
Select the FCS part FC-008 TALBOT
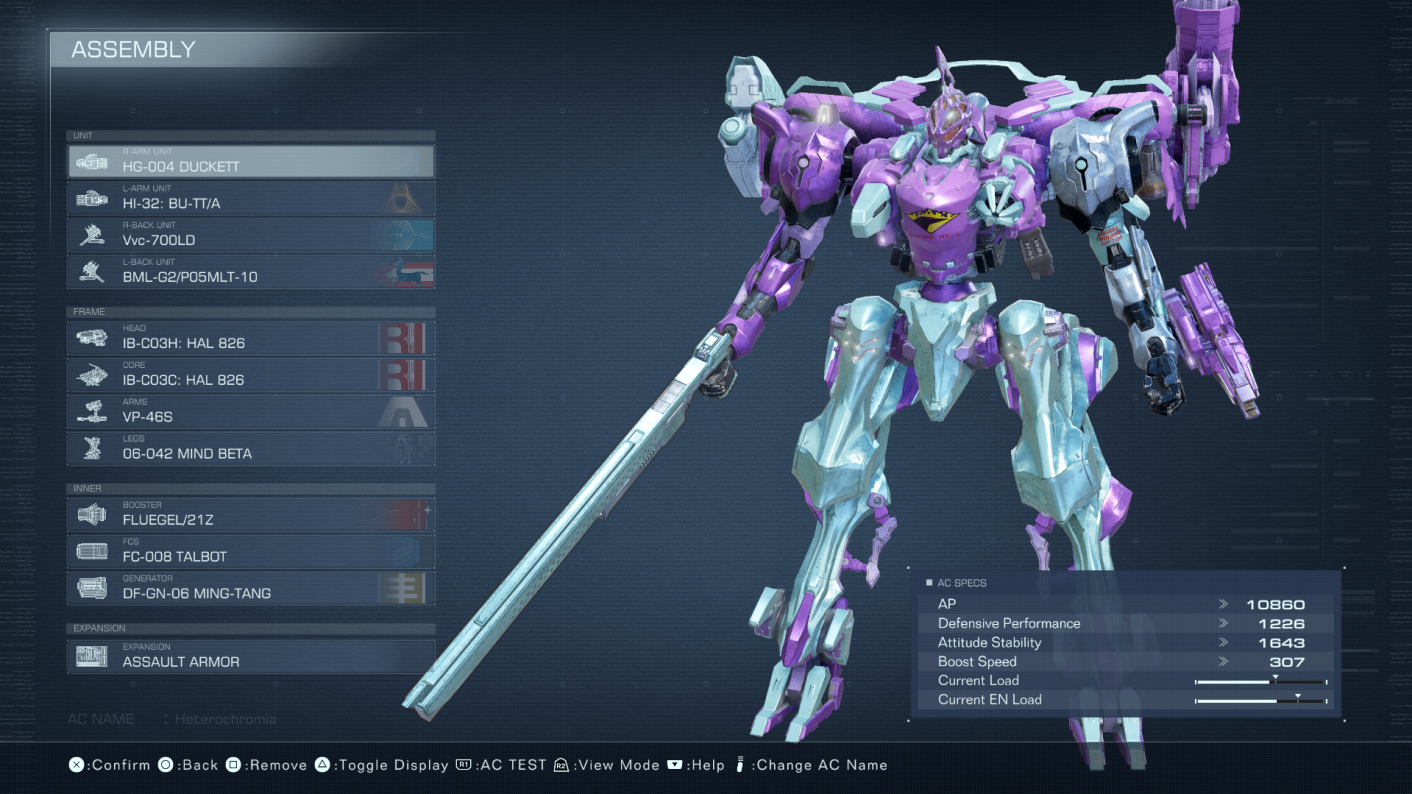coord(250,552)
